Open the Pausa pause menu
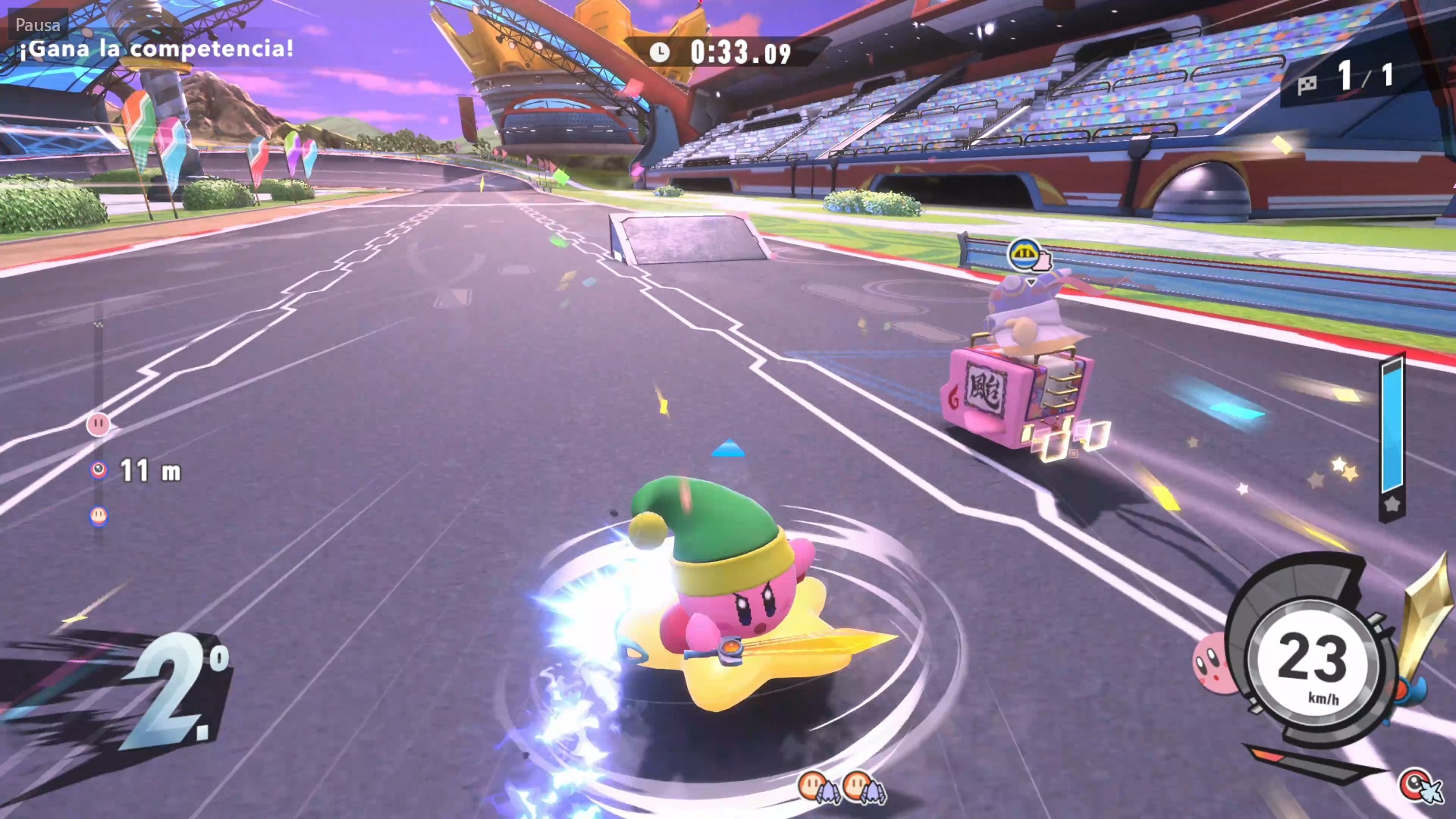Image resolution: width=1456 pixels, height=819 pixels. pos(37,24)
